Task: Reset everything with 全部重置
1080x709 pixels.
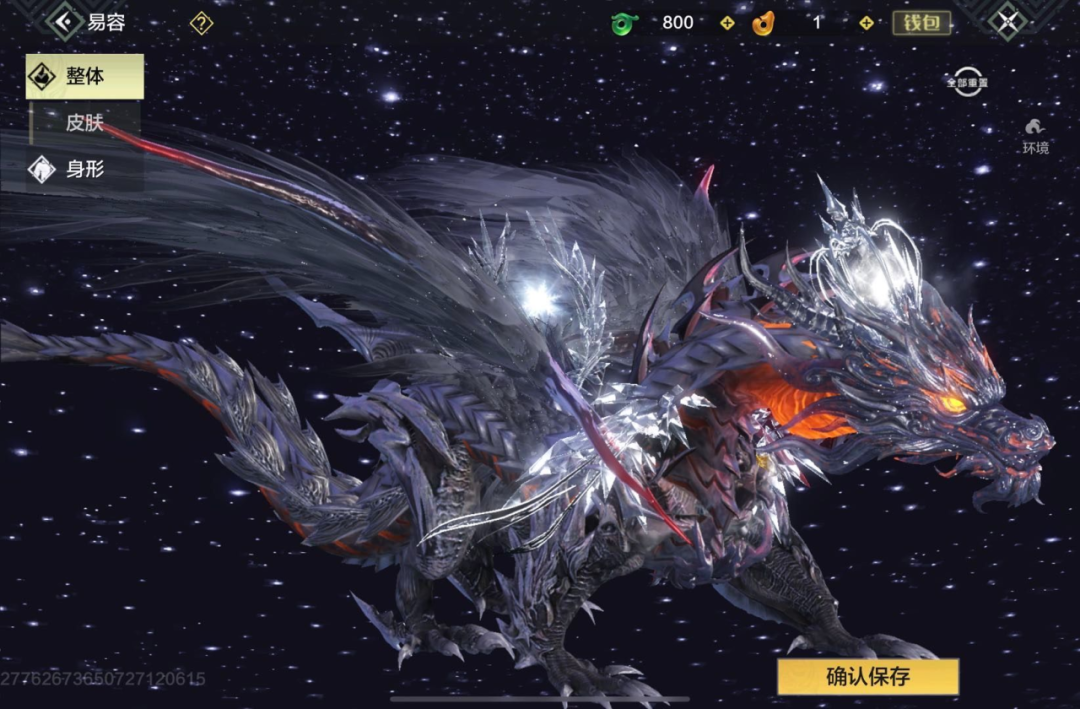Action: [967, 82]
